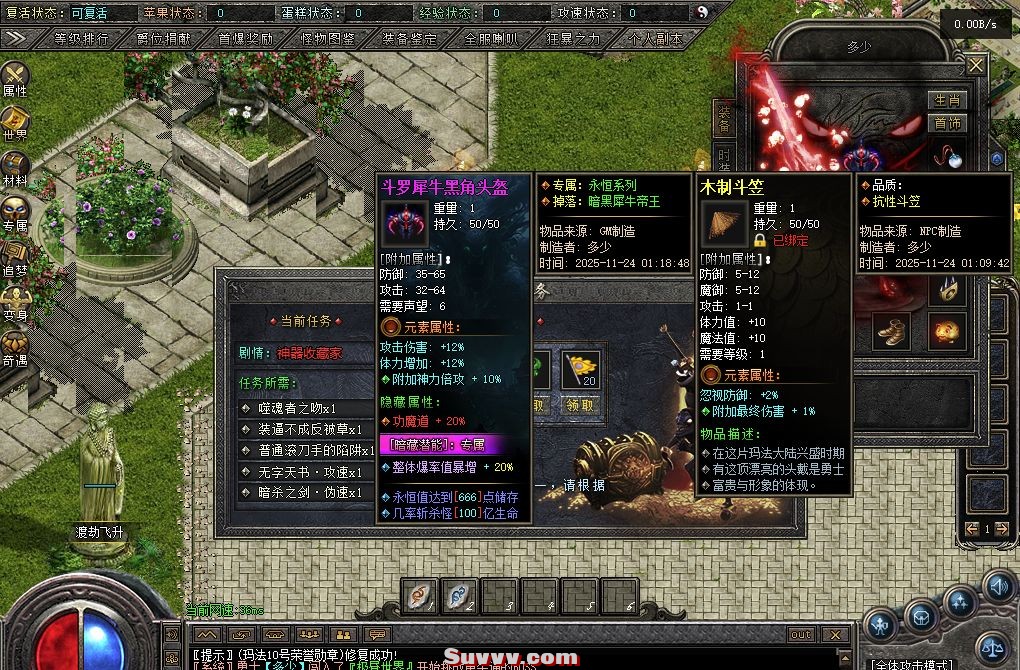Select the boots equipment slot
1020x670 pixels.
click(889, 330)
